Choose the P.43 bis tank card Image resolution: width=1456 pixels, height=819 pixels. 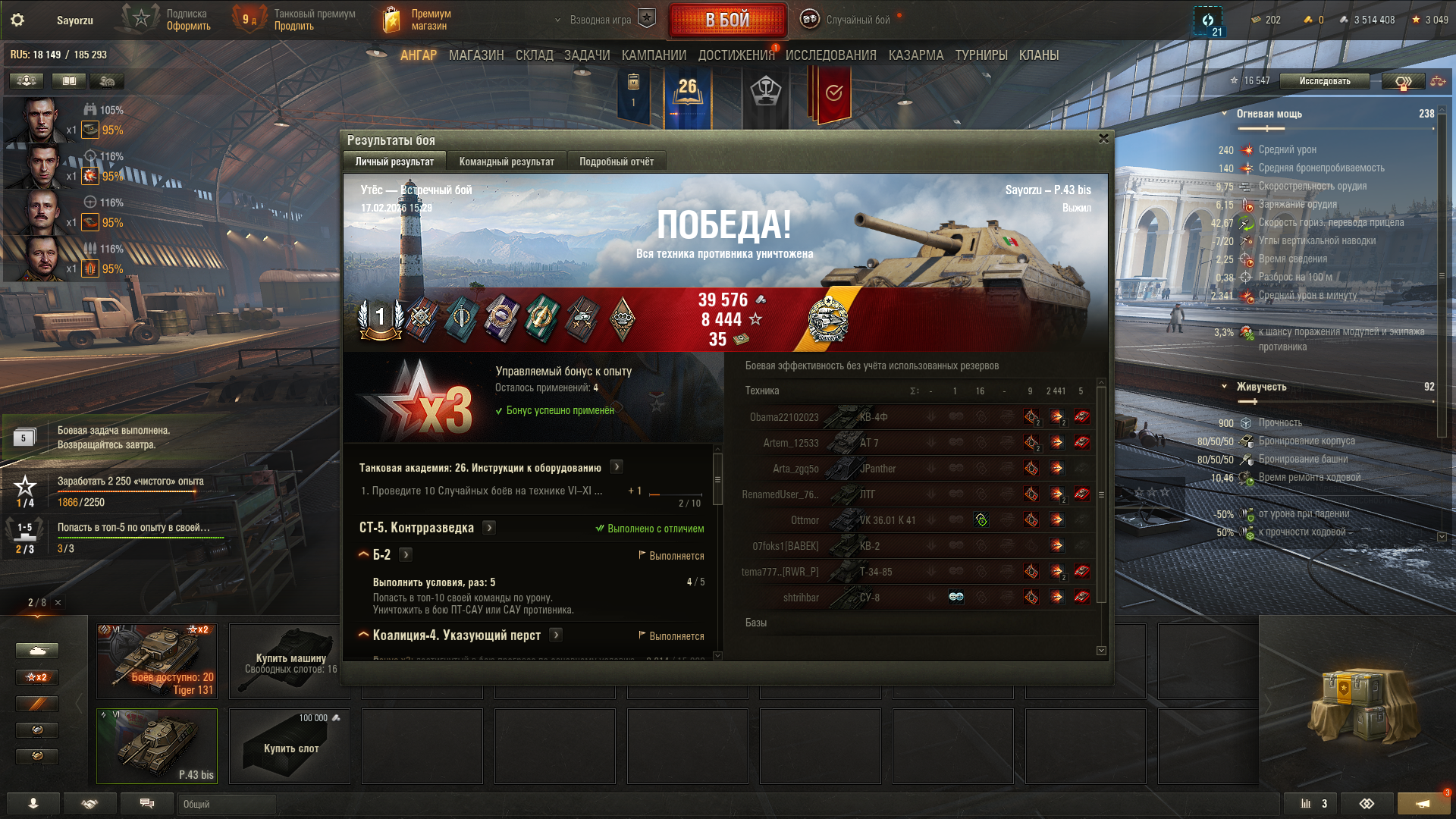pos(157,745)
